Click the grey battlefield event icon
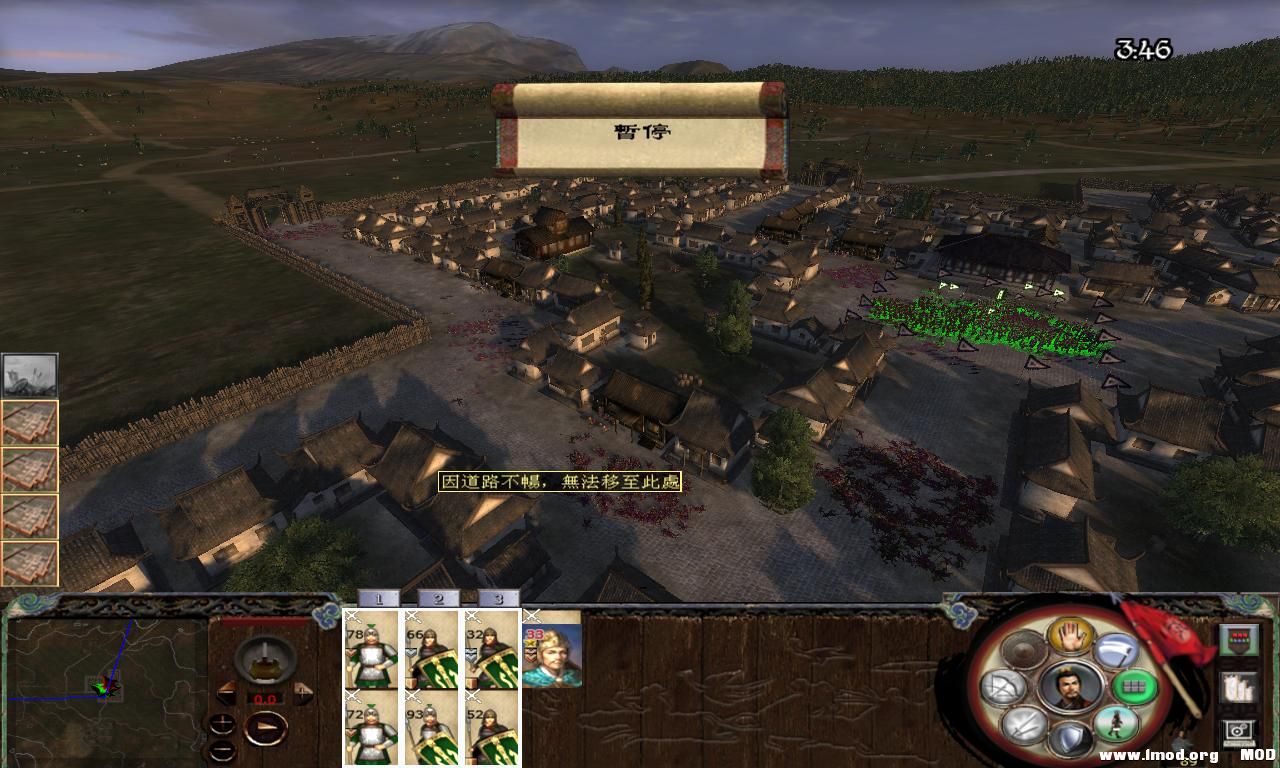 (29, 375)
